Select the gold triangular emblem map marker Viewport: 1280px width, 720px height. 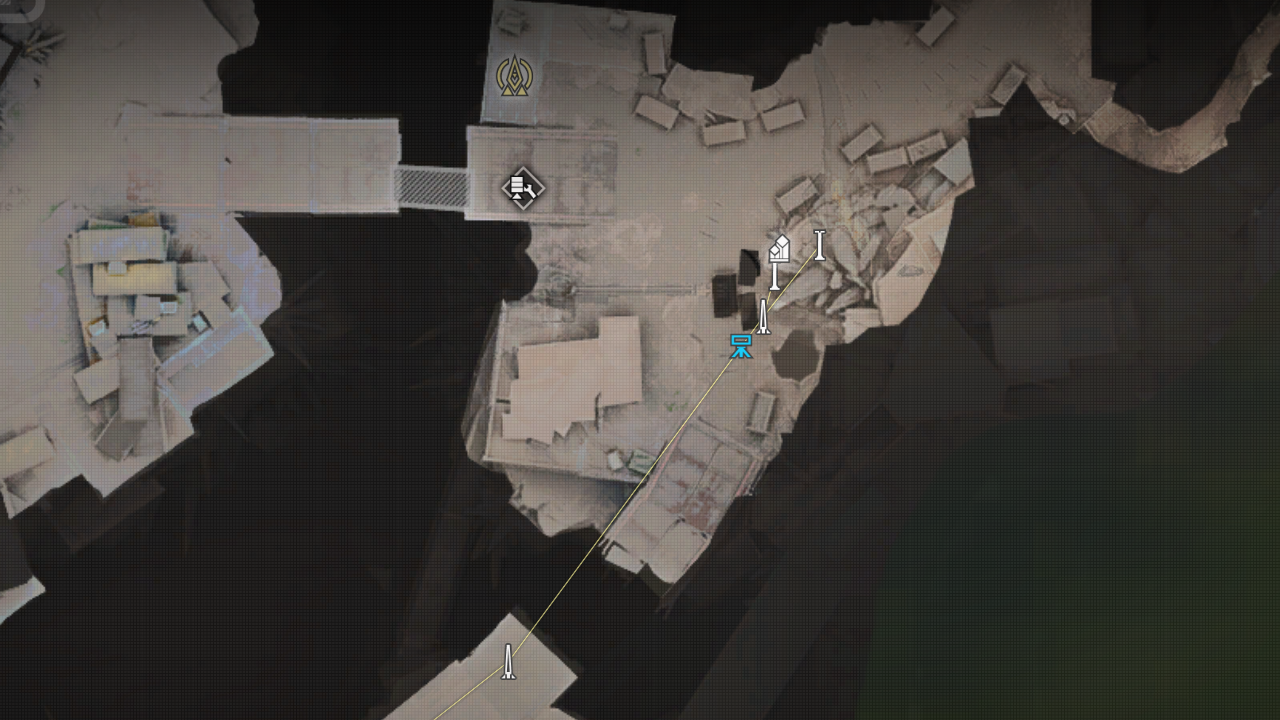click(x=514, y=76)
